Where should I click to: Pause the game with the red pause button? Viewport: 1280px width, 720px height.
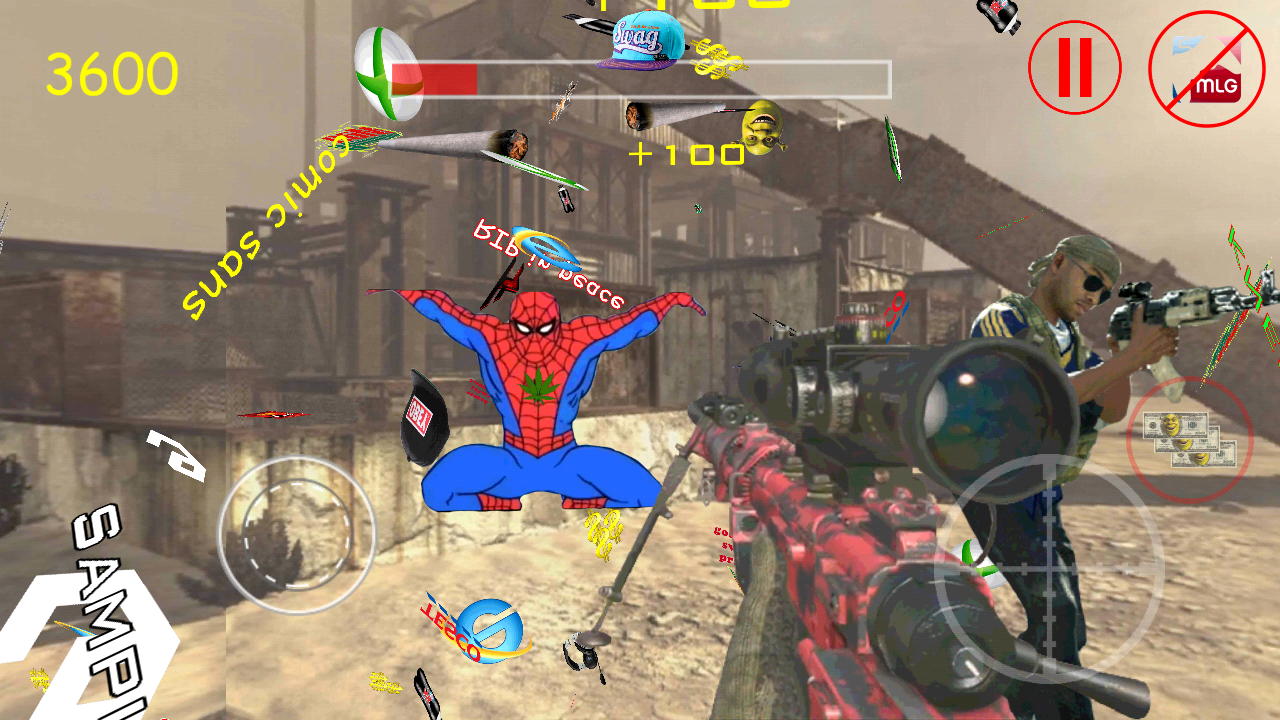(1074, 68)
